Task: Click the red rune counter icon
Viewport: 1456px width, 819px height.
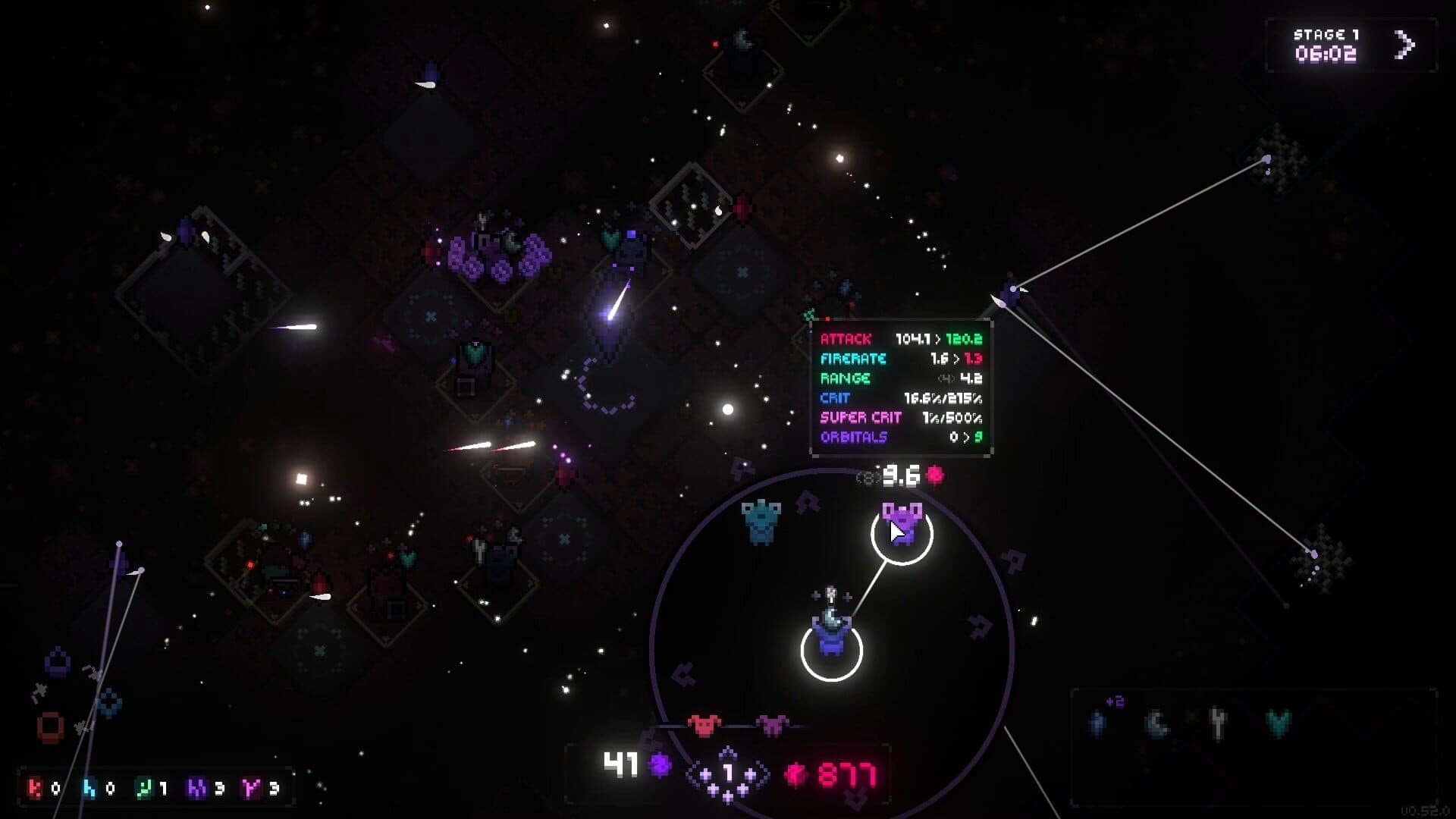Action: pyautogui.click(x=35, y=789)
